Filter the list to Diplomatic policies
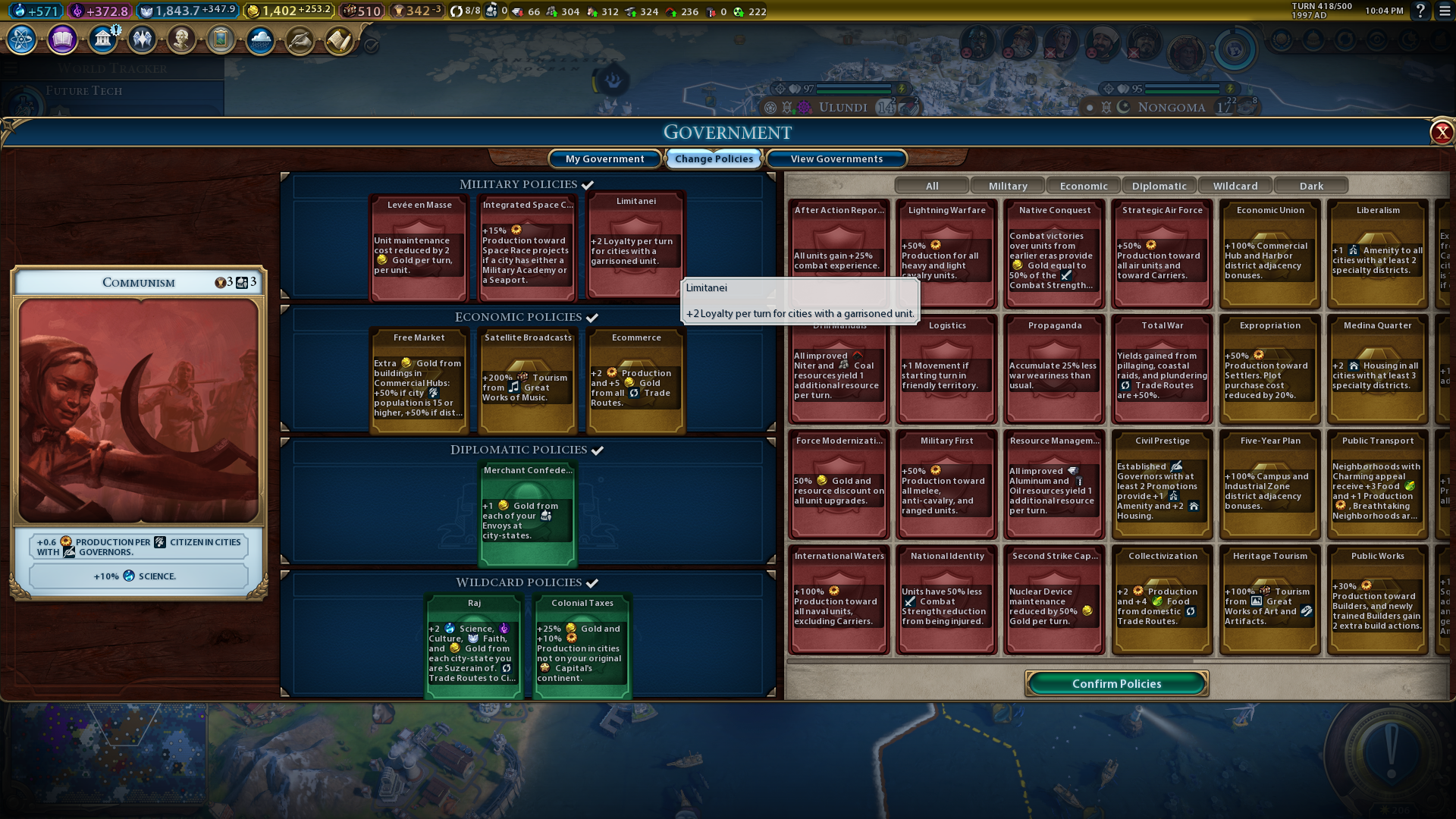Image resolution: width=1456 pixels, height=819 pixels. pos(1159,186)
